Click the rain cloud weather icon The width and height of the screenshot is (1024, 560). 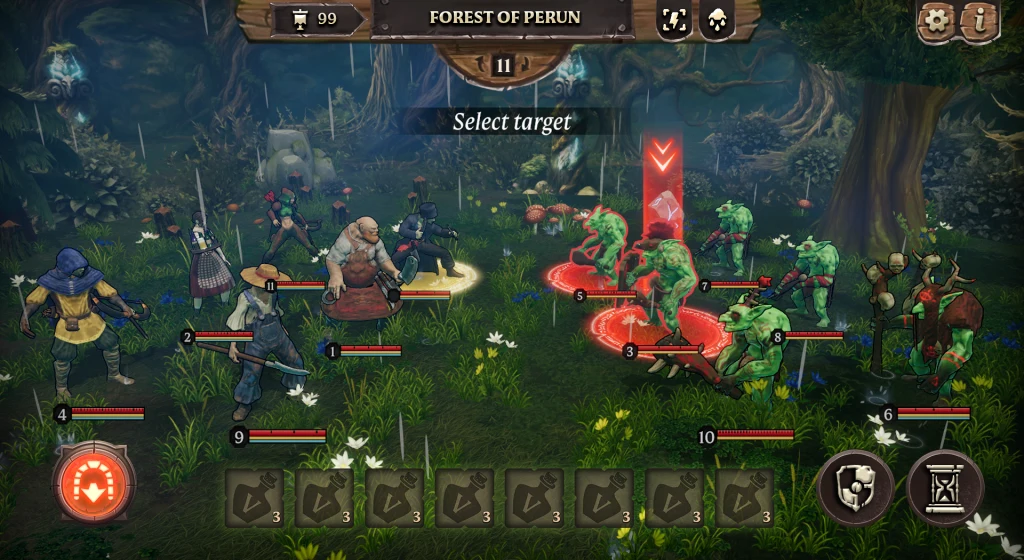tap(716, 20)
